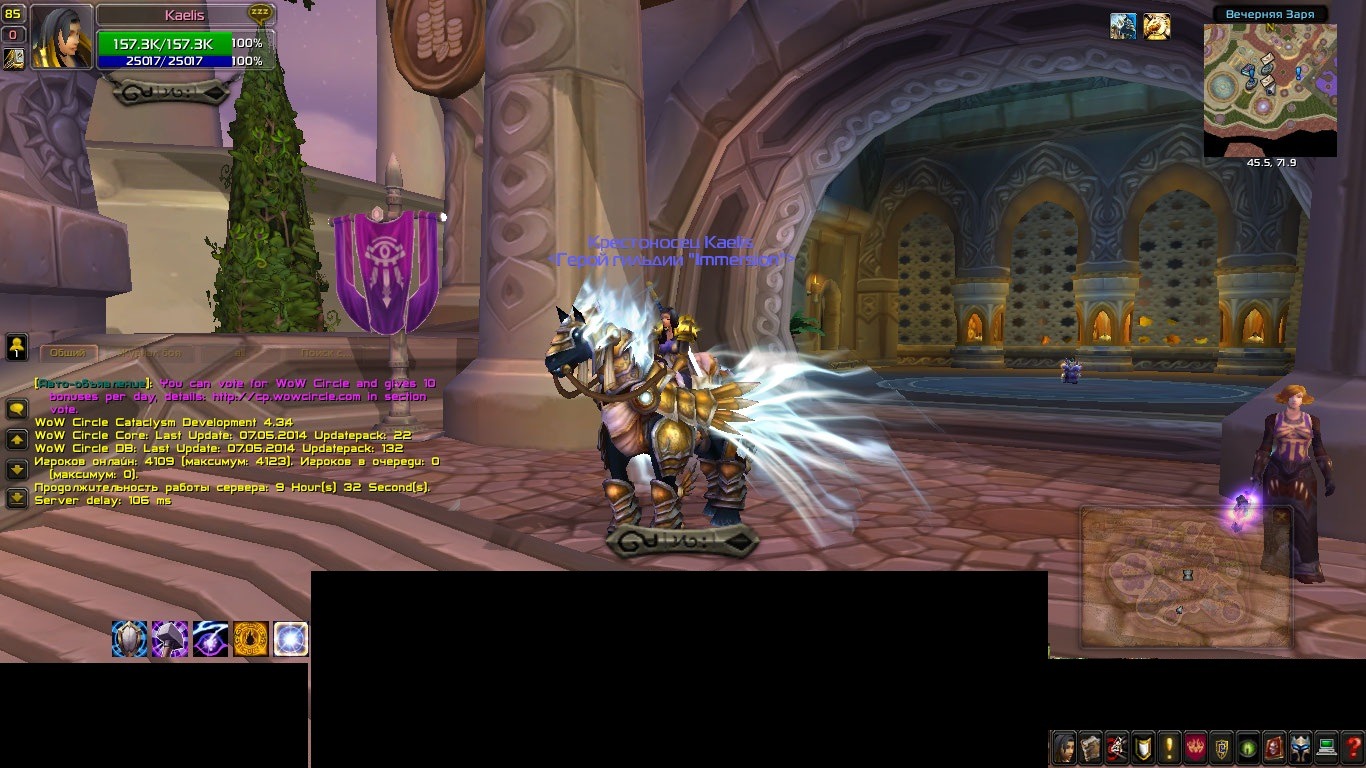
Task: Open the chat speech bubble menu
Action: tap(17, 409)
